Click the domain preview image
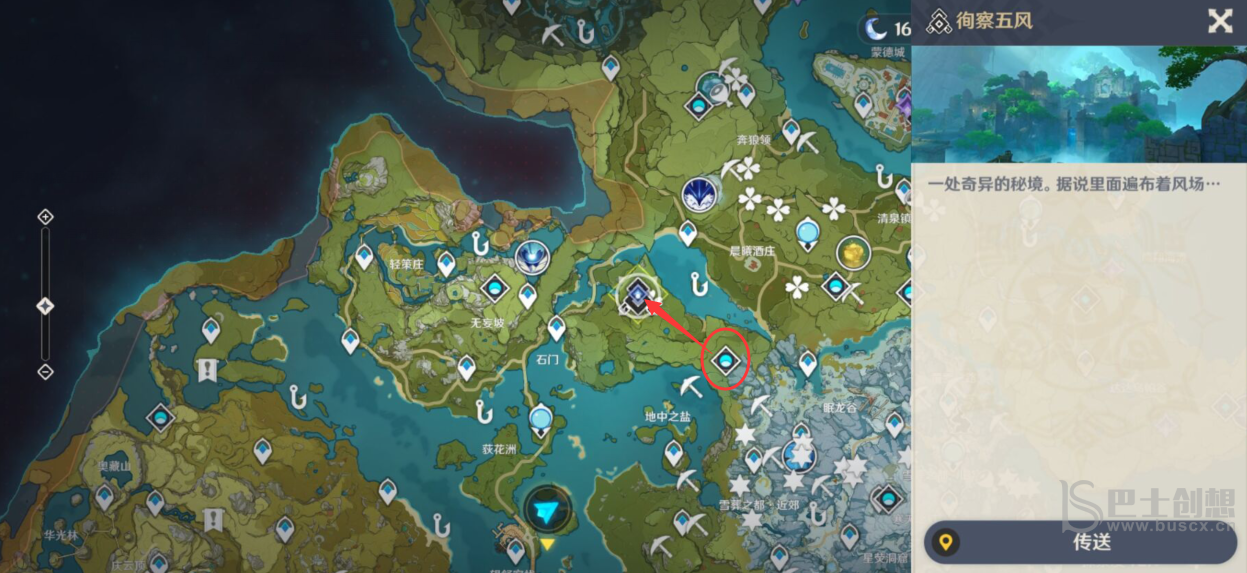The height and width of the screenshot is (573, 1247). click(x=1078, y=104)
